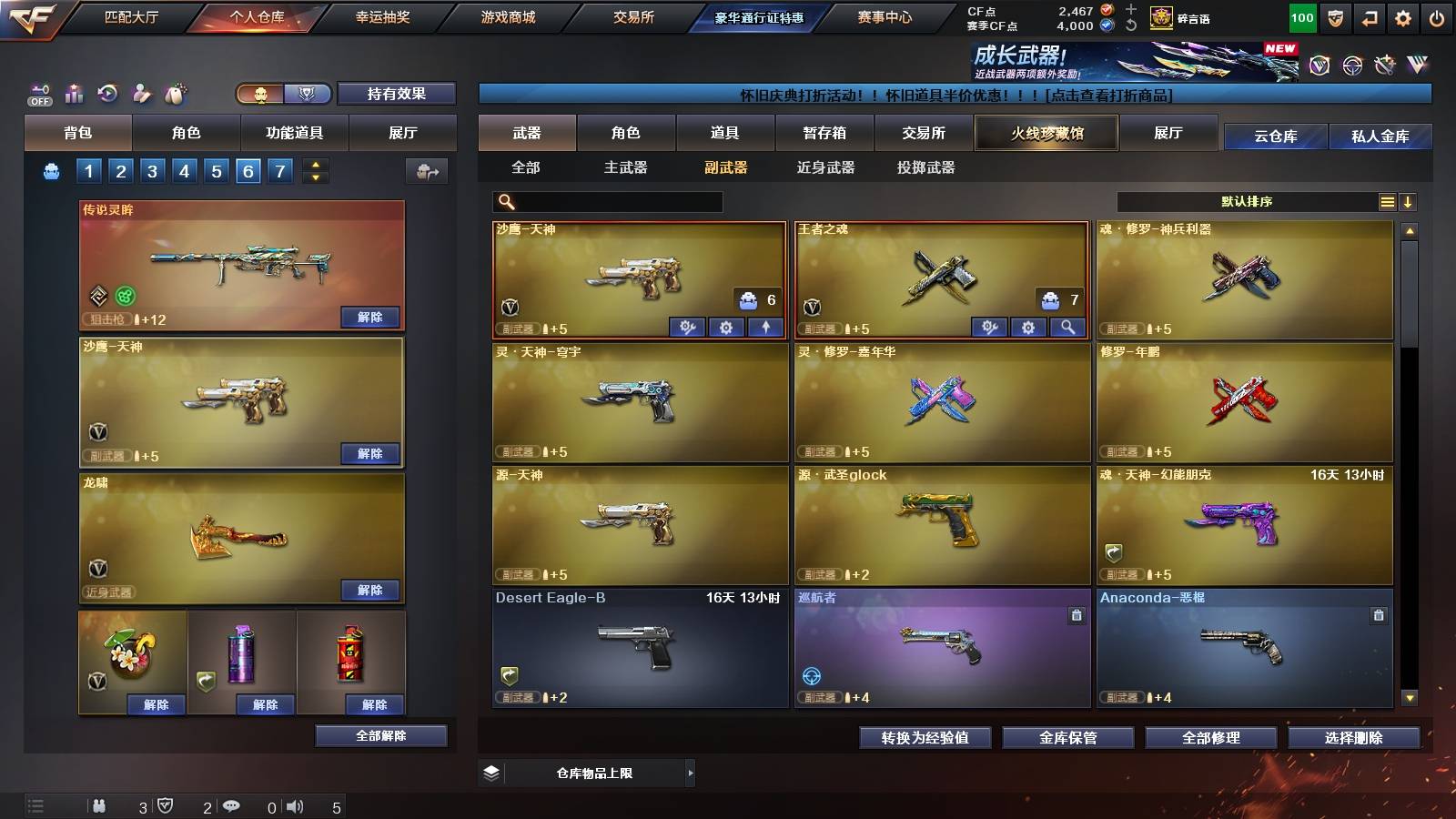Image resolution: width=1456 pixels, height=819 pixels.
Task: Click the 金库保管 button at the bottom
Action: (1067, 738)
